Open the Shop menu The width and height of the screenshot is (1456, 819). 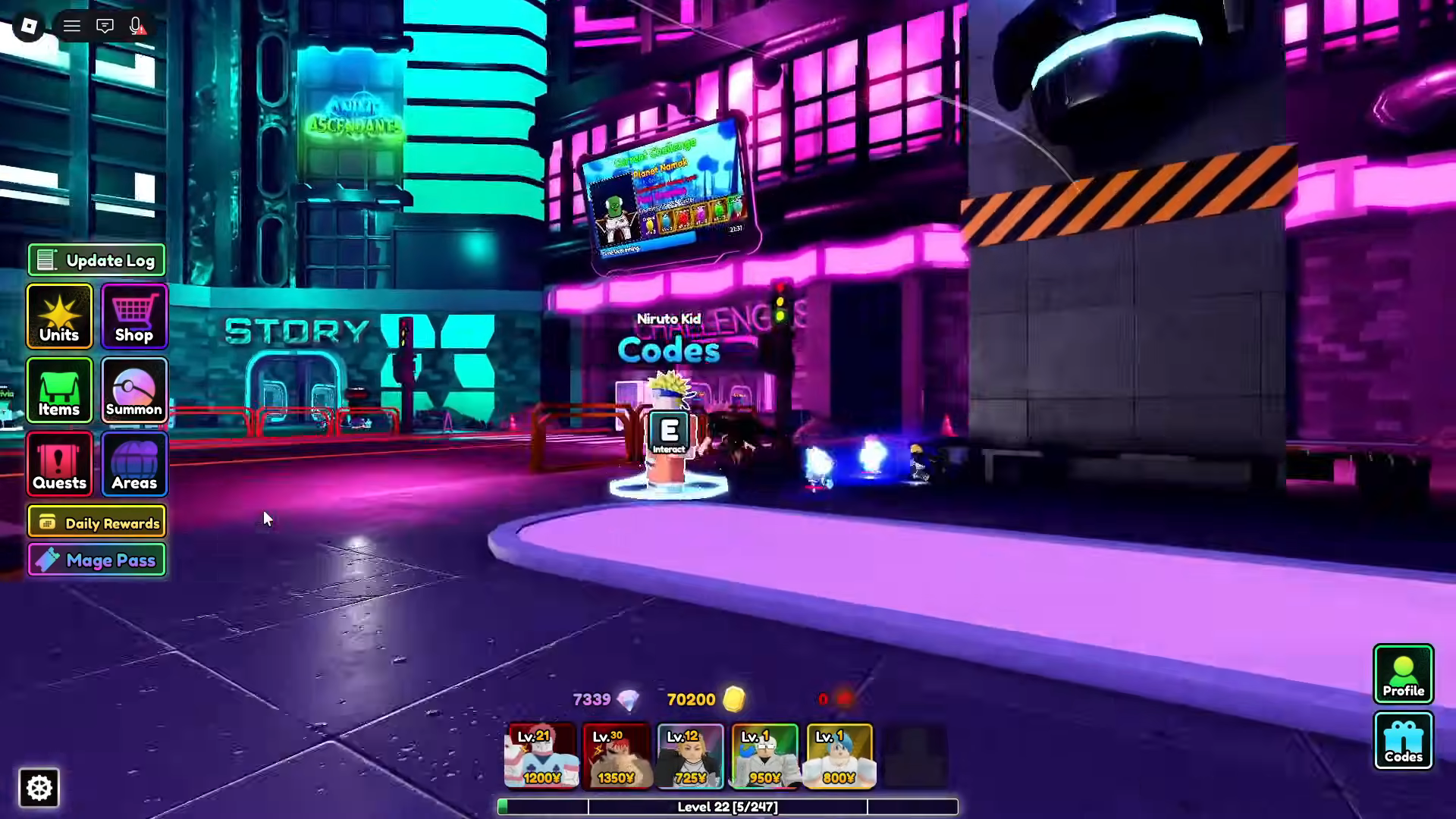click(x=134, y=316)
